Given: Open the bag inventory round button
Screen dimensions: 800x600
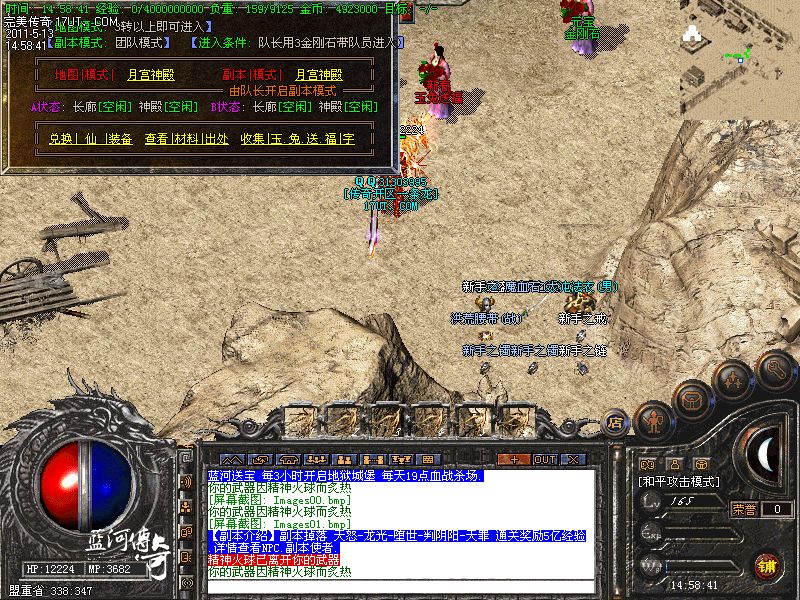Looking at the screenshot, I should 691,400.
